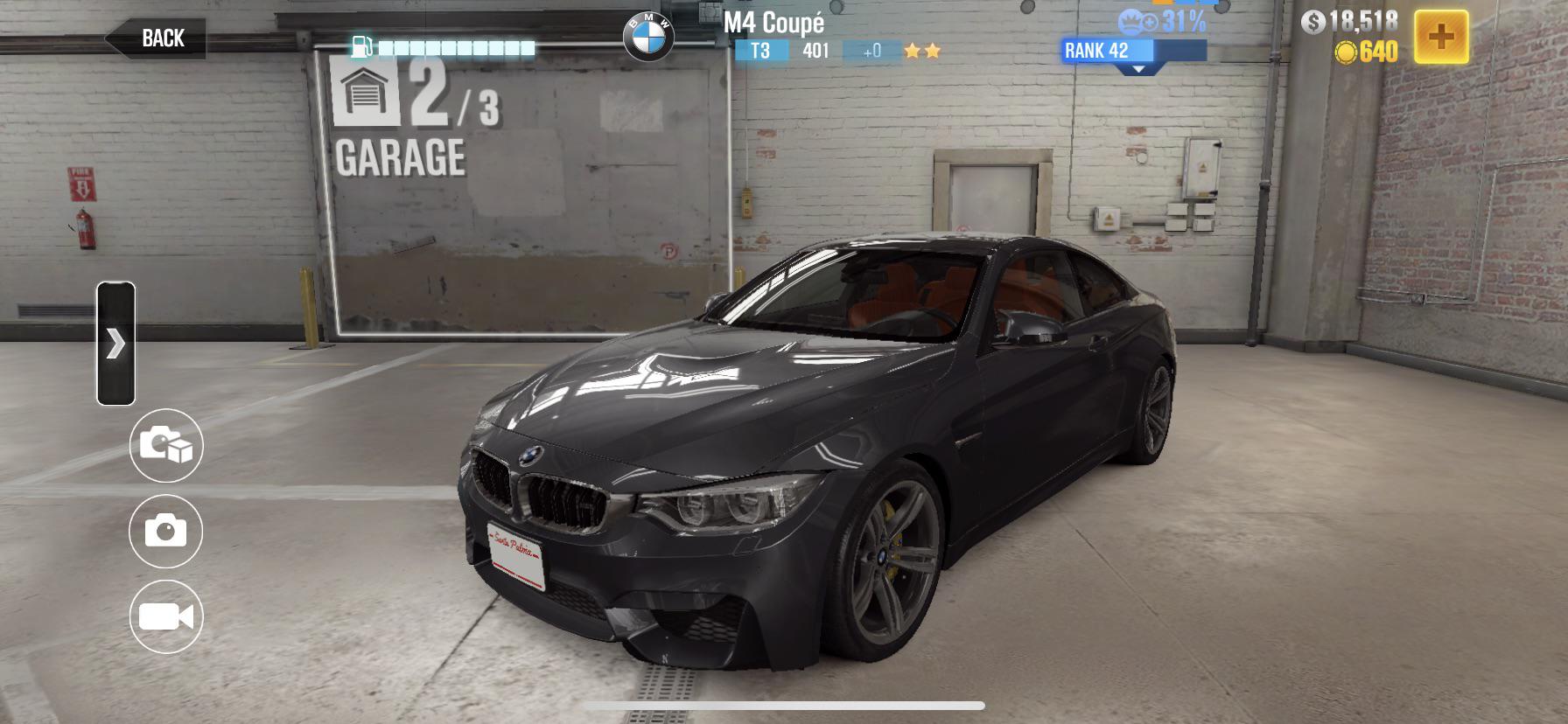Screen dimensions: 1568x724
Task: Select the T3 tier label
Action: 760,51
